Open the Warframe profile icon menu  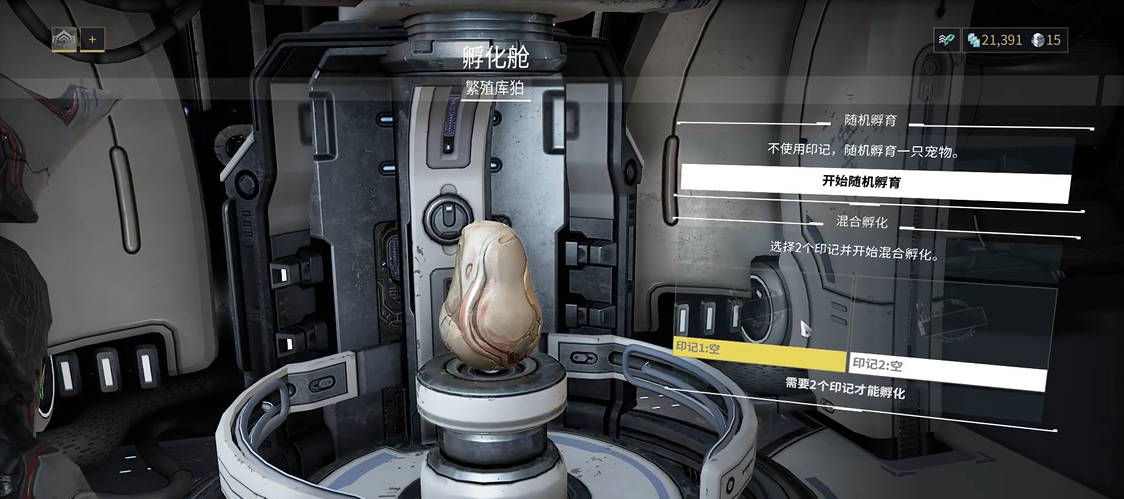[64, 39]
